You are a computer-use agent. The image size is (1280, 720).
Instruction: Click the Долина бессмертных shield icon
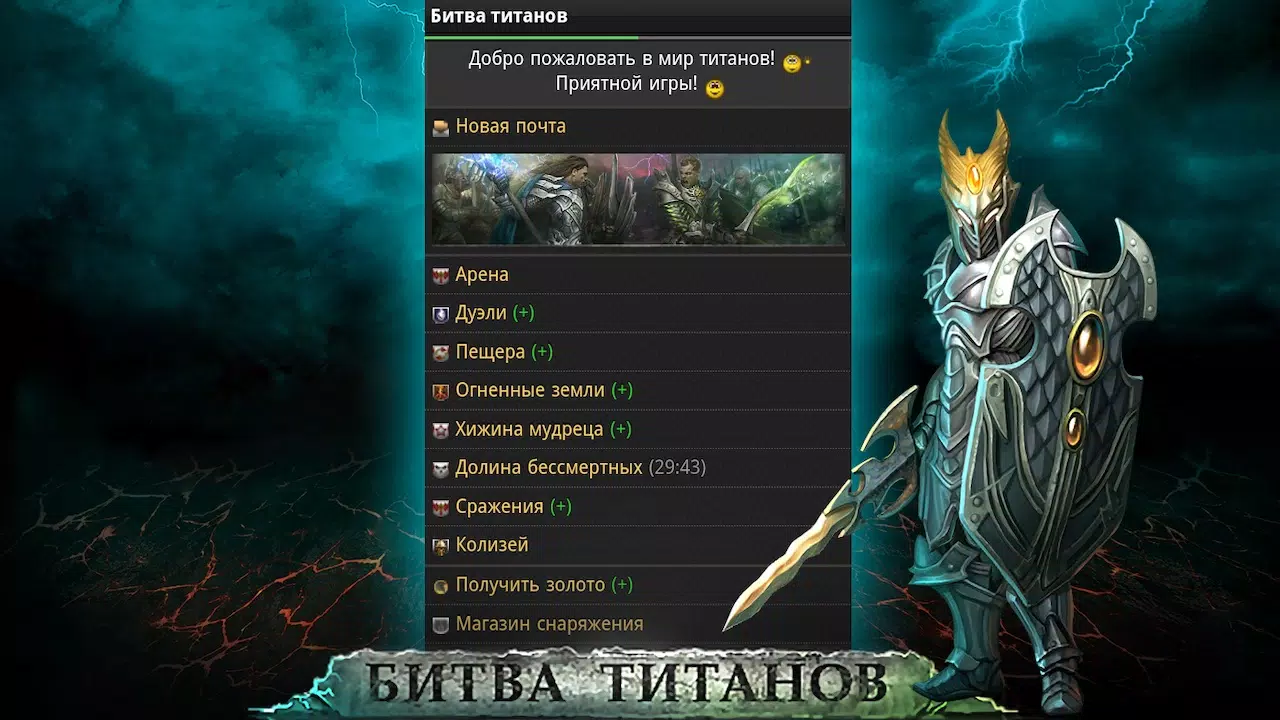pos(439,467)
